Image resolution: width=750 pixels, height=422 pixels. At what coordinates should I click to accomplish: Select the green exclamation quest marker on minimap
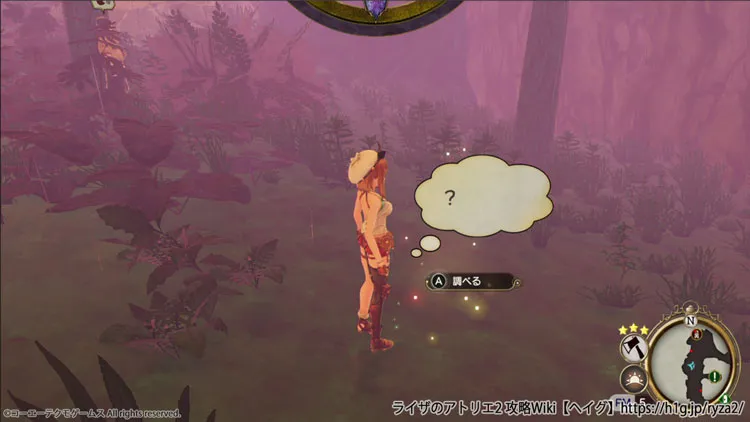point(715,377)
